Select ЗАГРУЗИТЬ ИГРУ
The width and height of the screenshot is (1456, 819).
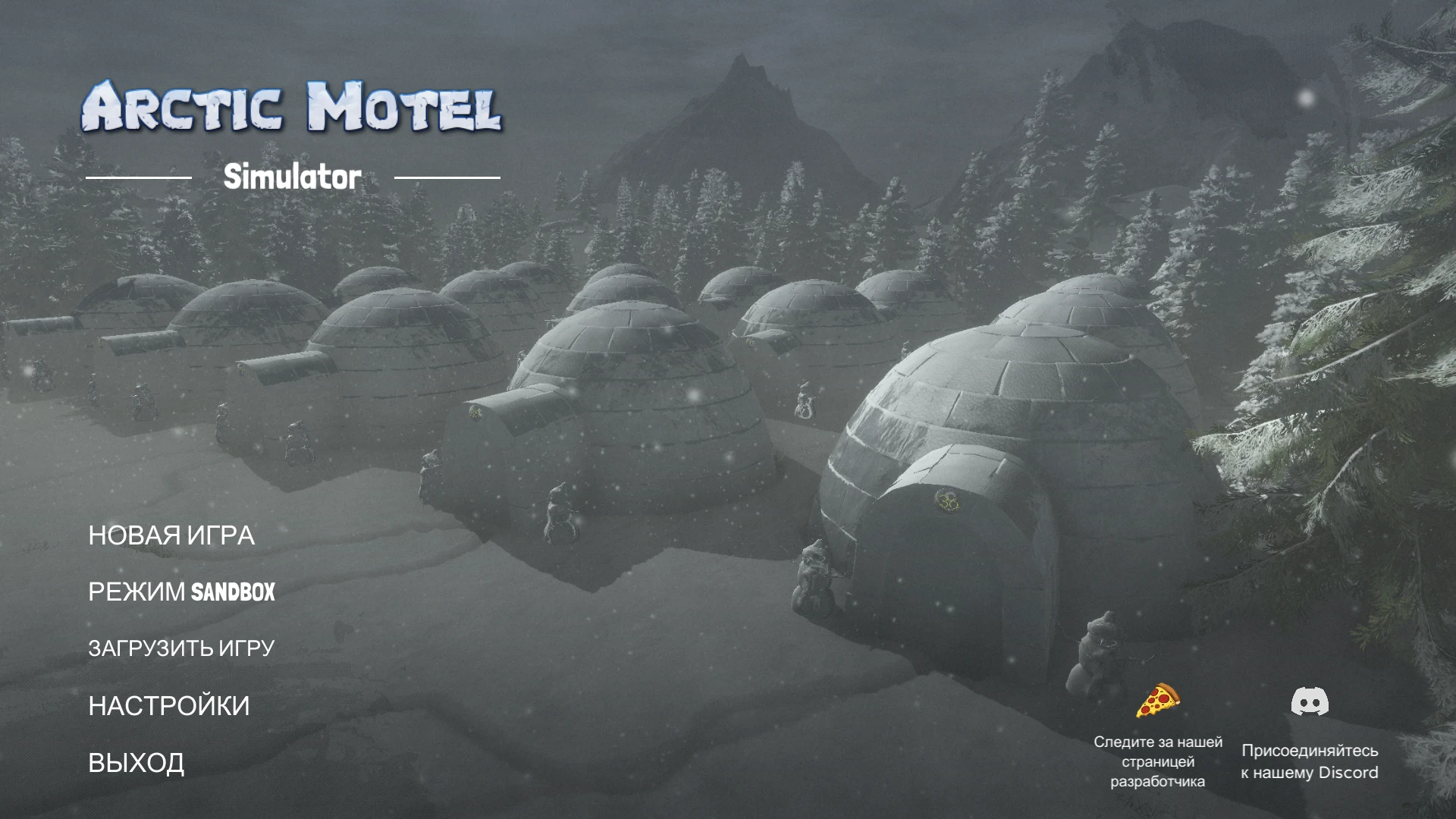(x=183, y=648)
